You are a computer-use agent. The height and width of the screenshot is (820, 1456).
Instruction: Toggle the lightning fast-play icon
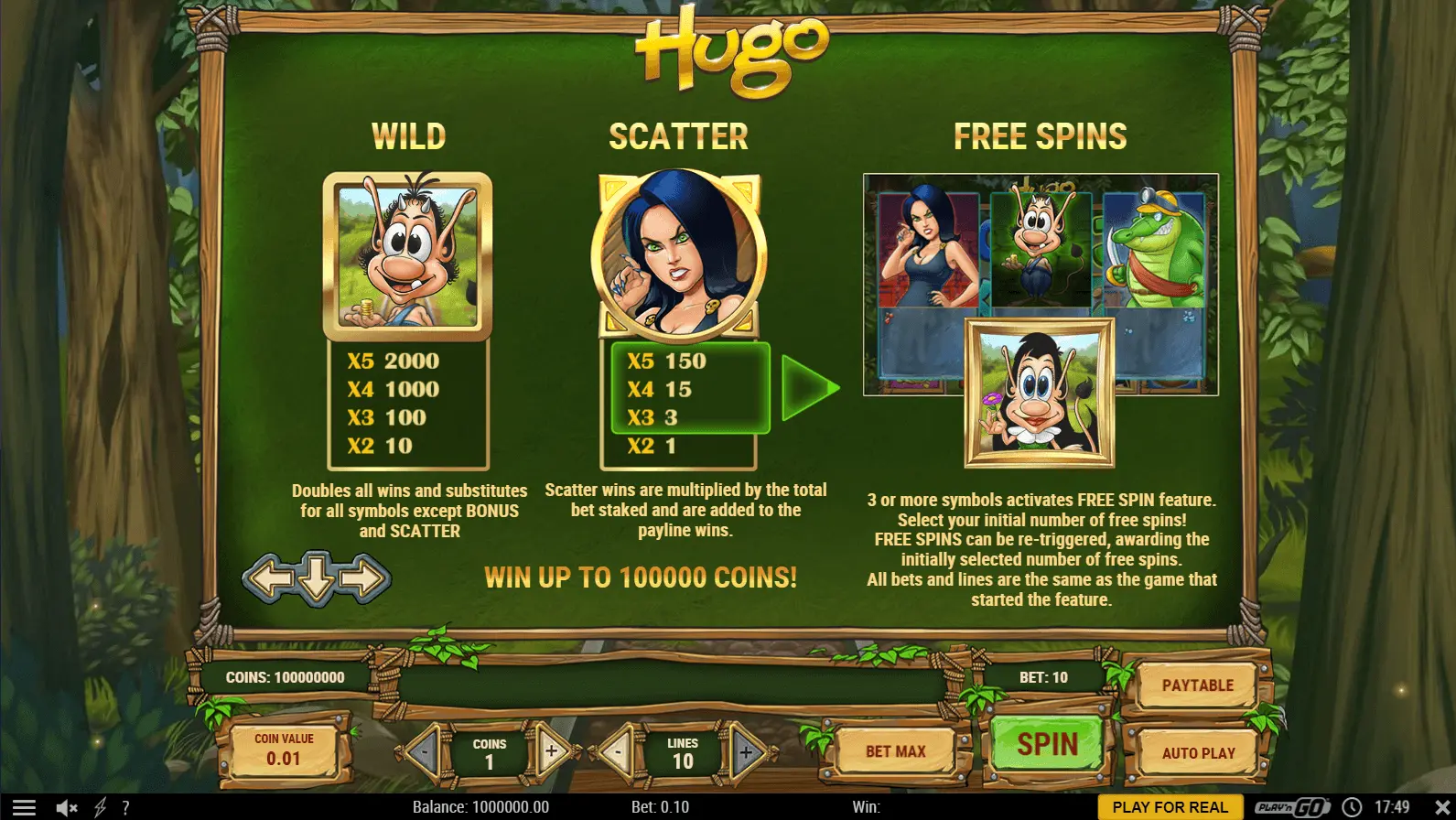[101, 807]
